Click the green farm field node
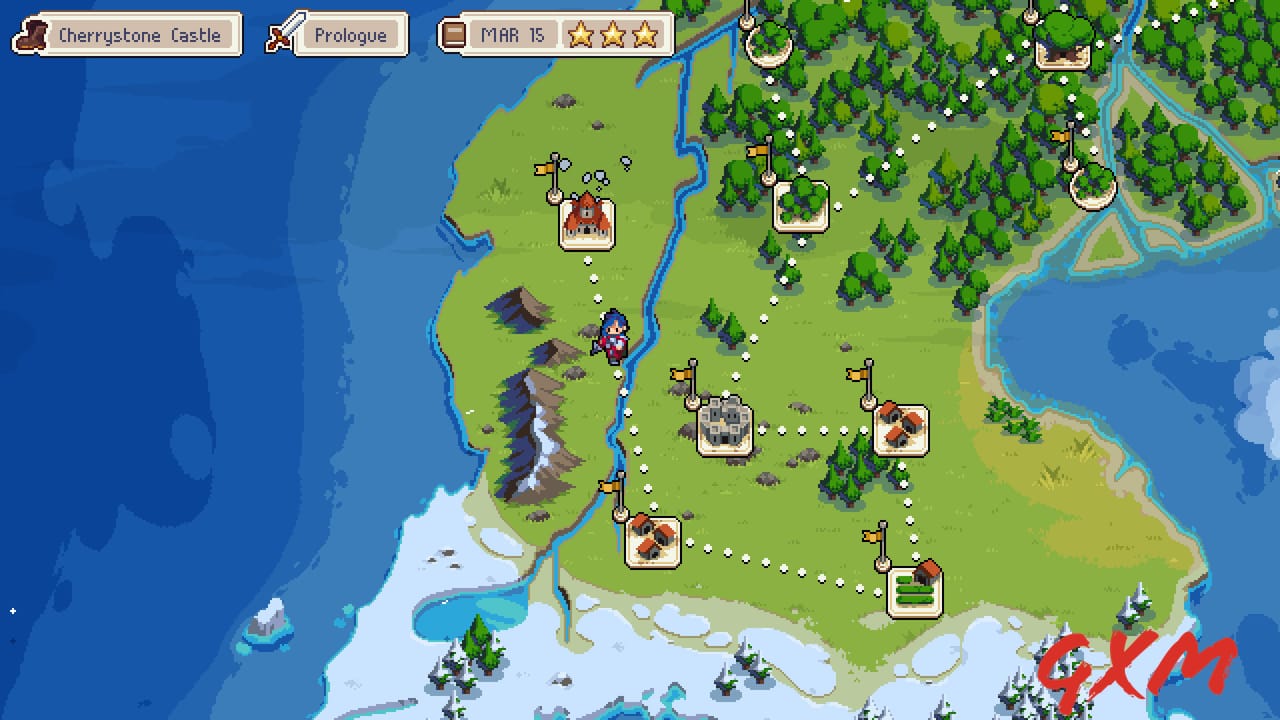The height and width of the screenshot is (720, 1280). pyautogui.click(x=913, y=590)
